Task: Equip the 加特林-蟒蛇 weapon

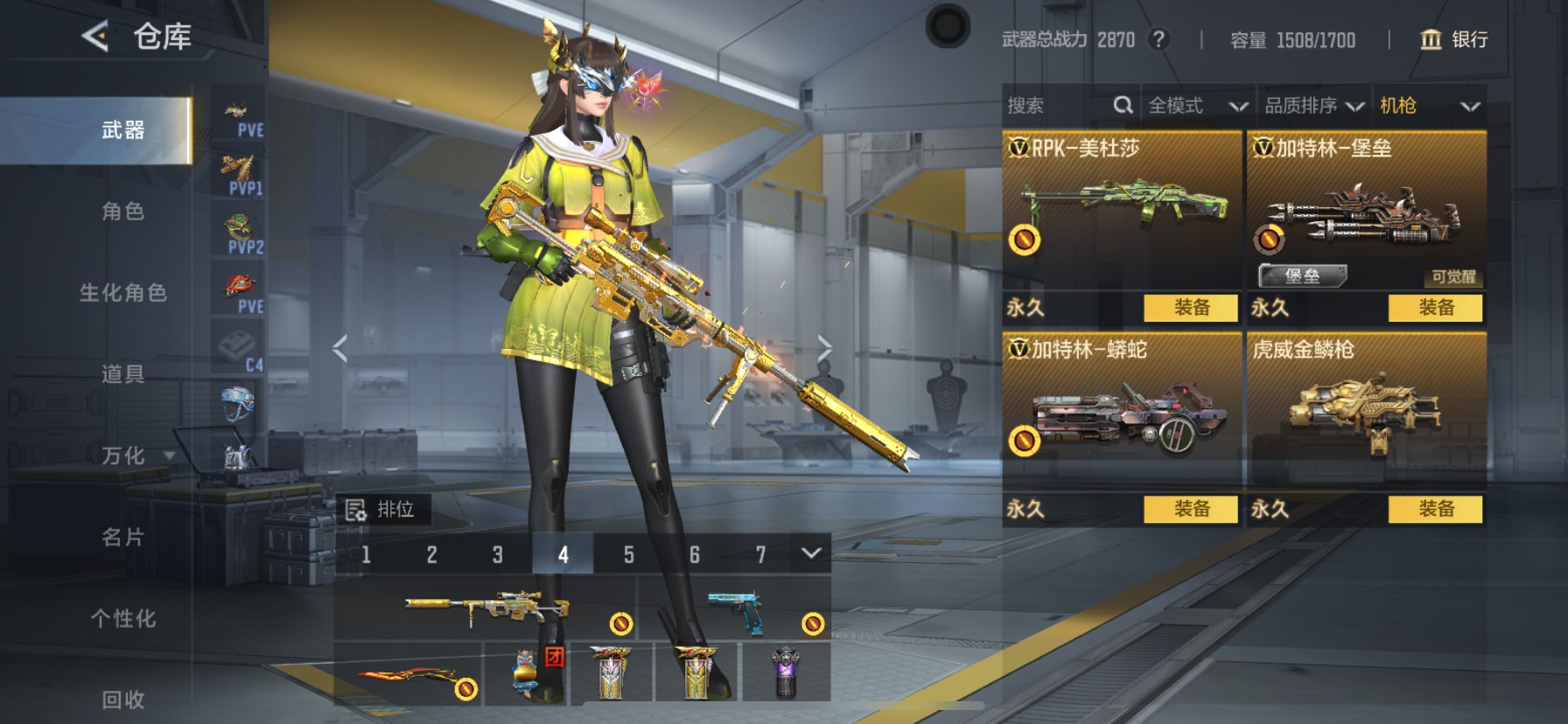Action: pos(1191,509)
